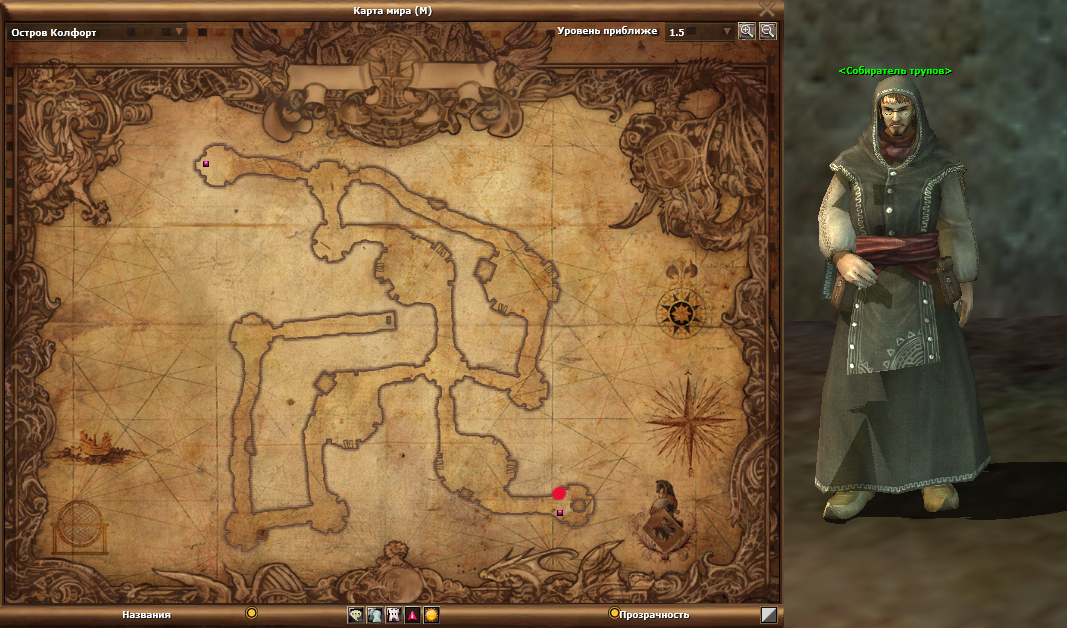
Task: Open the Остров Колфорт region dropdown
Action: pyautogui.click(x=180, y=32)
